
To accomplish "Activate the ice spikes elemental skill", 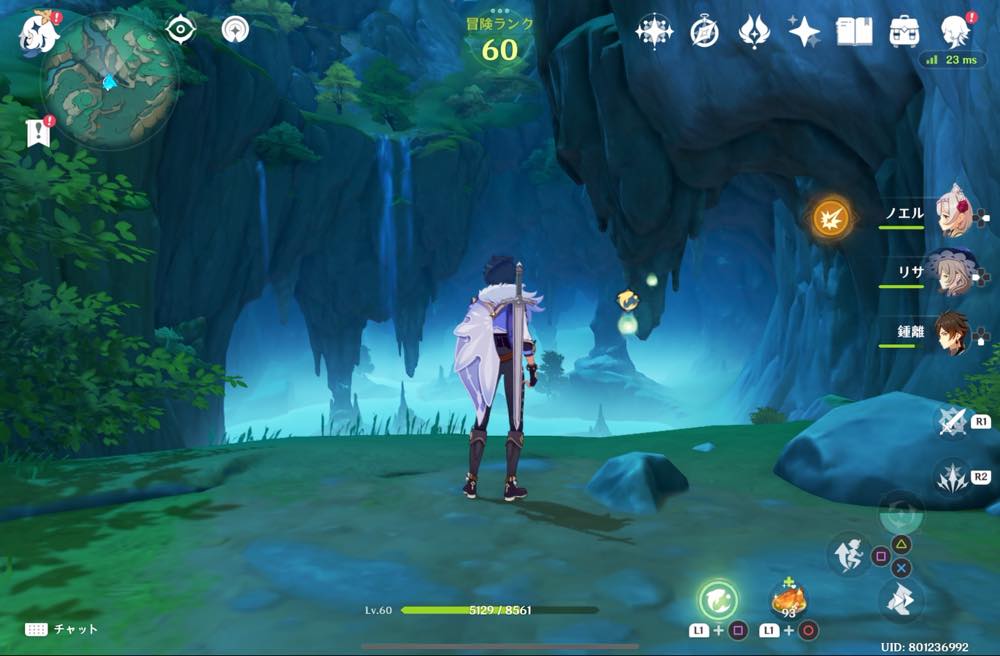I will (x=951, y=477).
